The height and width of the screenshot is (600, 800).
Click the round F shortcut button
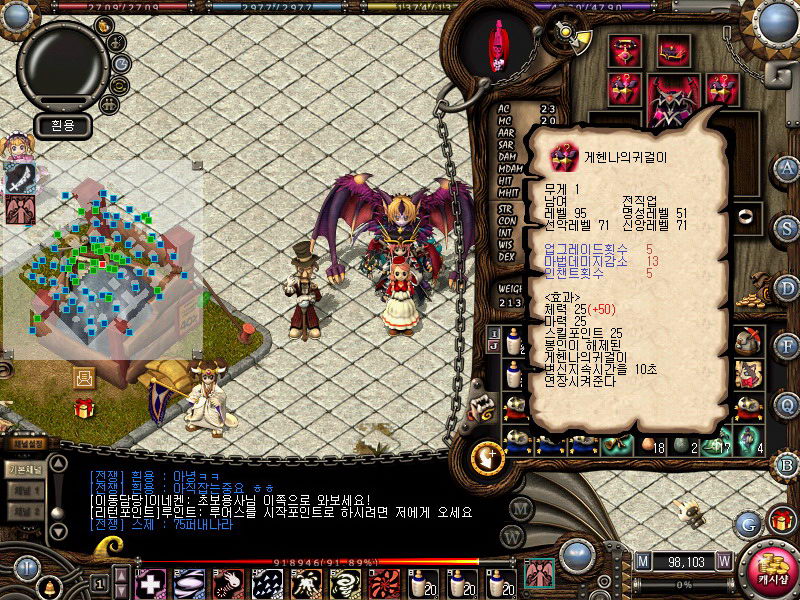point(787,346)
